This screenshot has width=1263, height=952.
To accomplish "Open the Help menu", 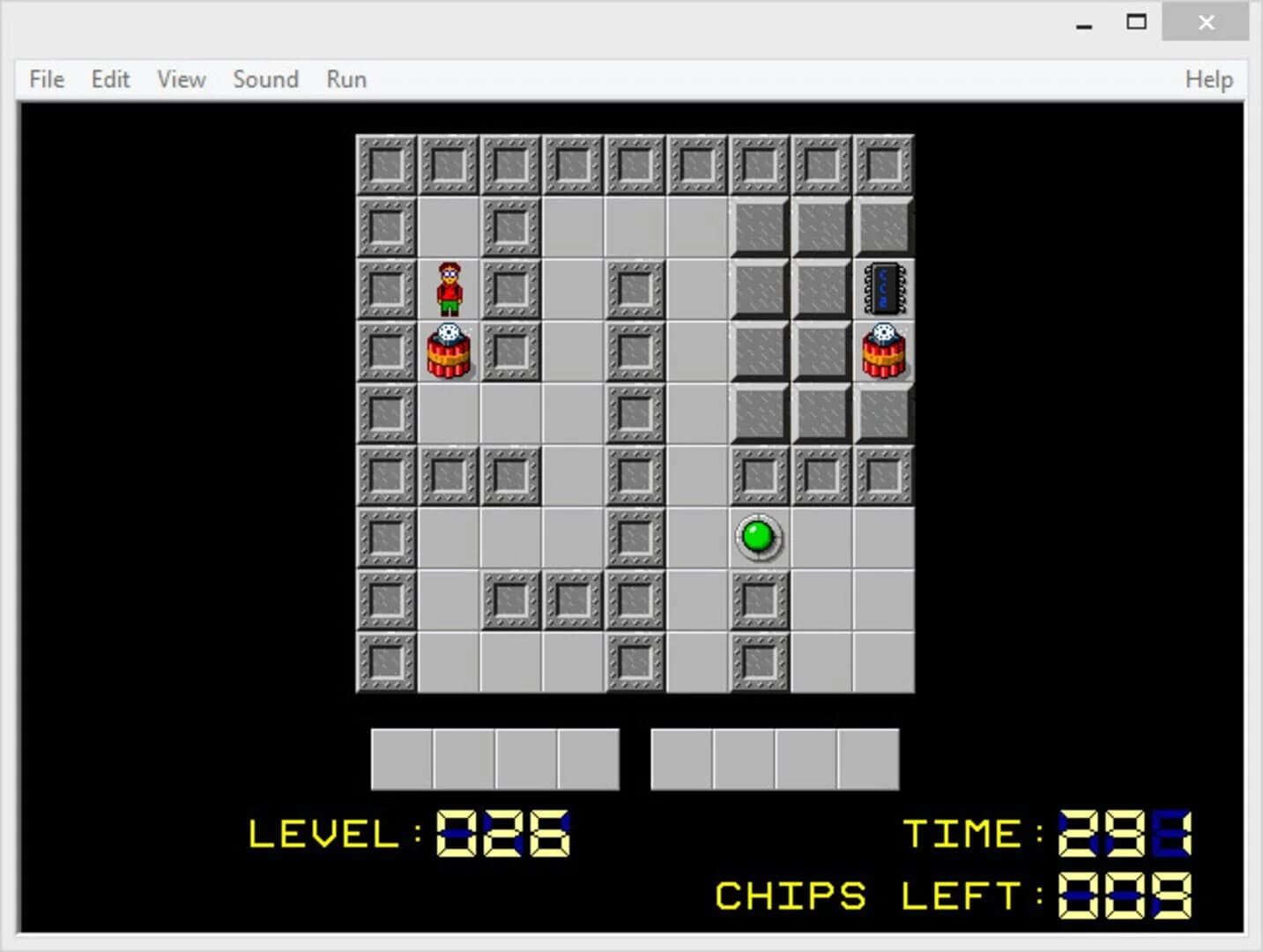I will [x=1208, y=79].
